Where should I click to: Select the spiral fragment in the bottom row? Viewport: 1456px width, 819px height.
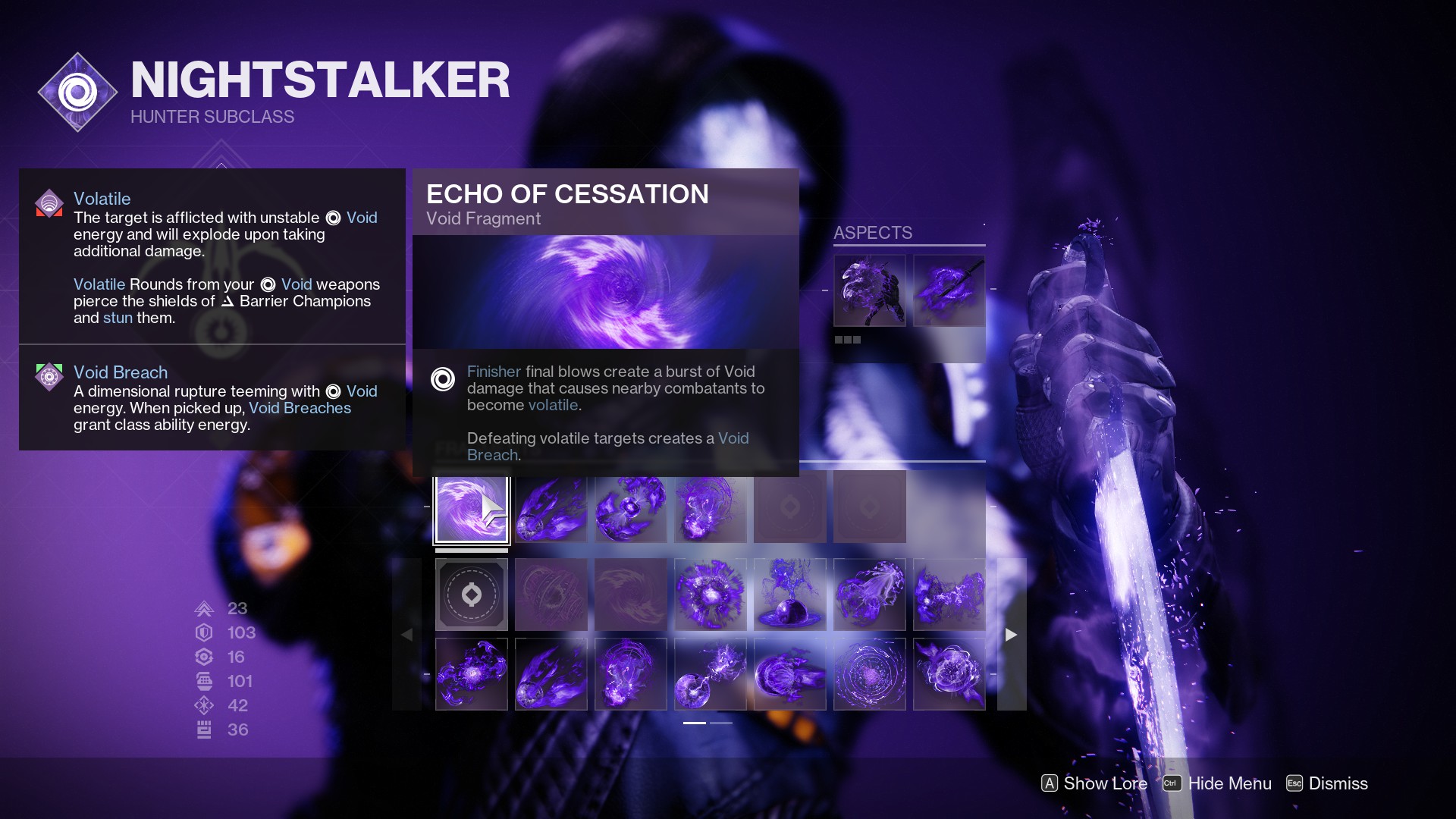coord(870,673)
